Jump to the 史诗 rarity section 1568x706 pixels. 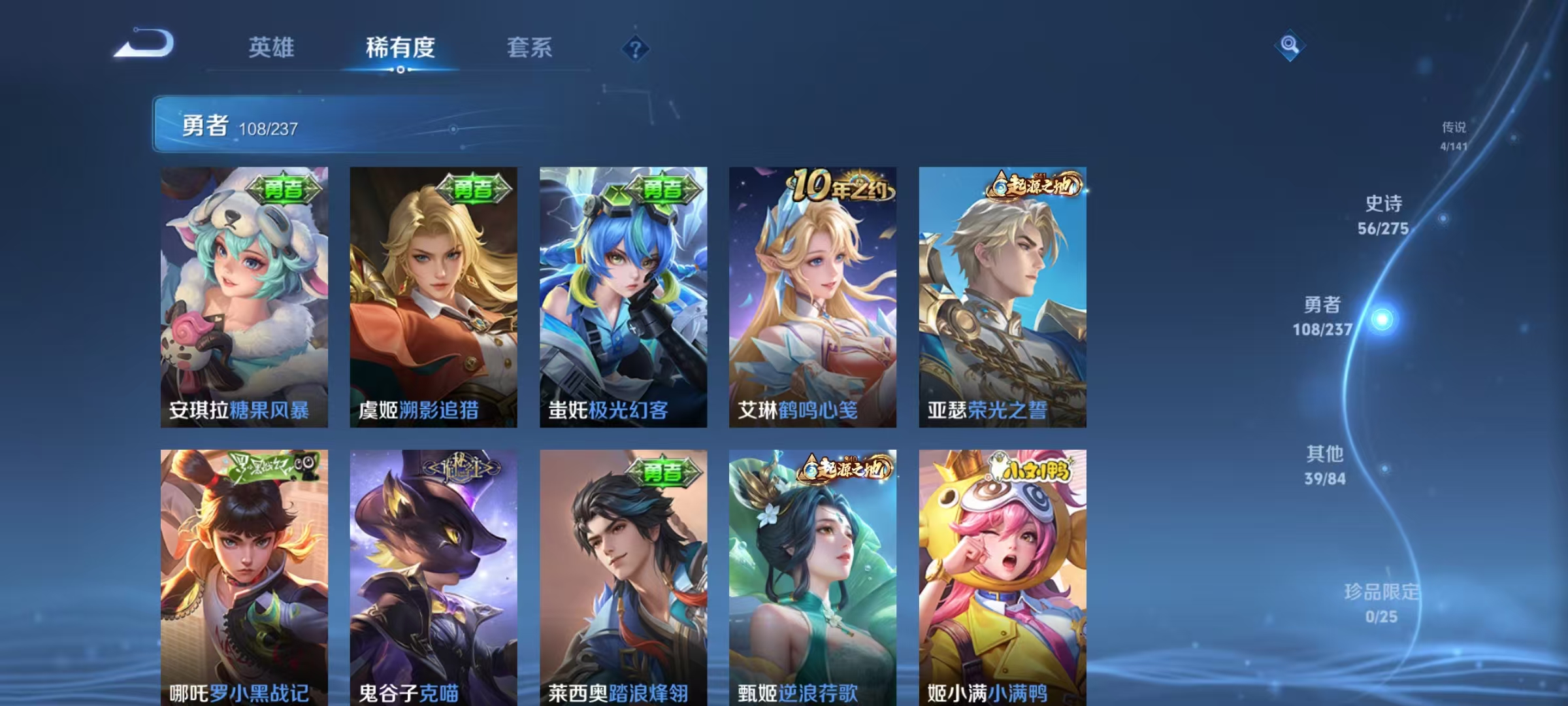[x=1381, y=216]
